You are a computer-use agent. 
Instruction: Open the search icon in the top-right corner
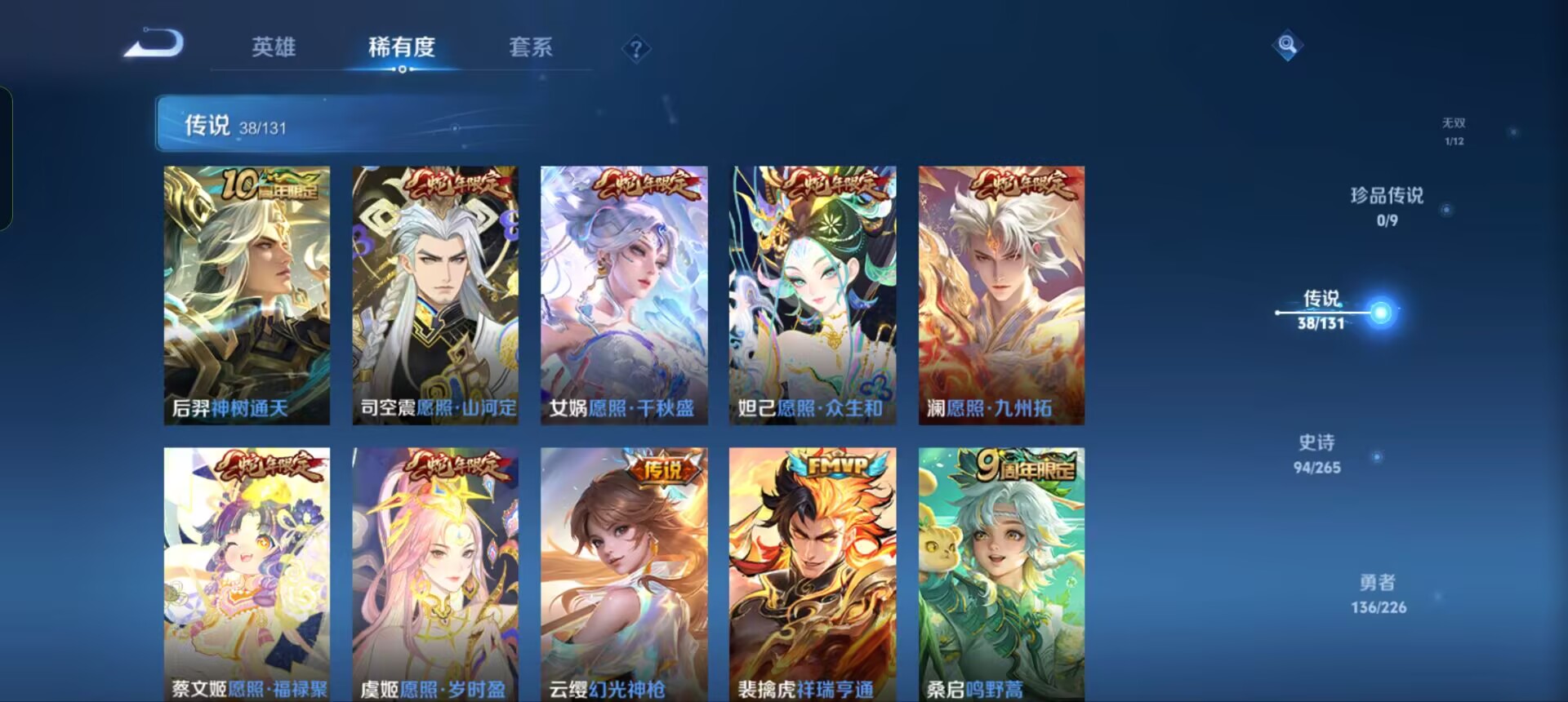[1286, 47]
